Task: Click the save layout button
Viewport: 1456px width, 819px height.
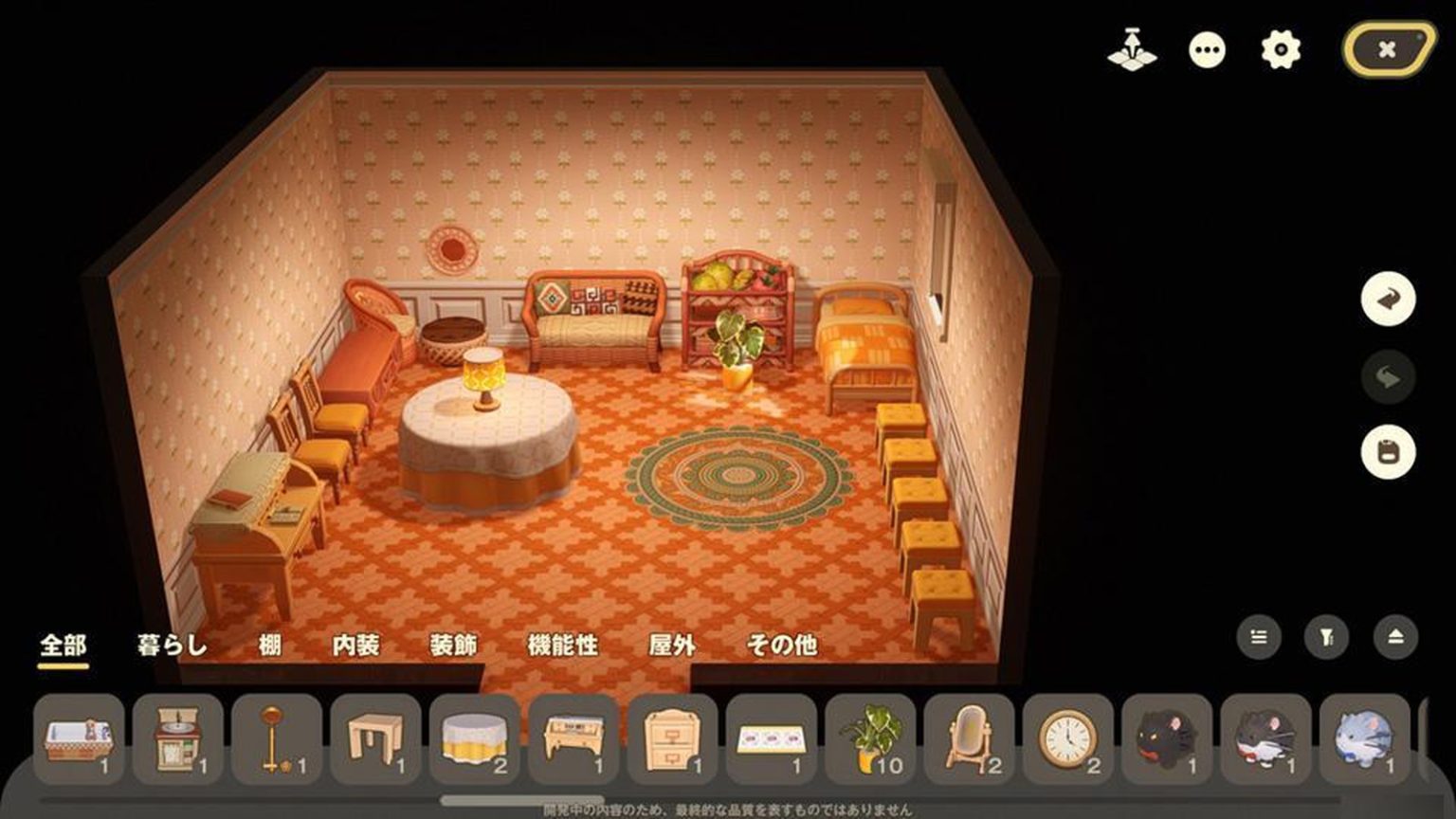Action: [1388, 452]
